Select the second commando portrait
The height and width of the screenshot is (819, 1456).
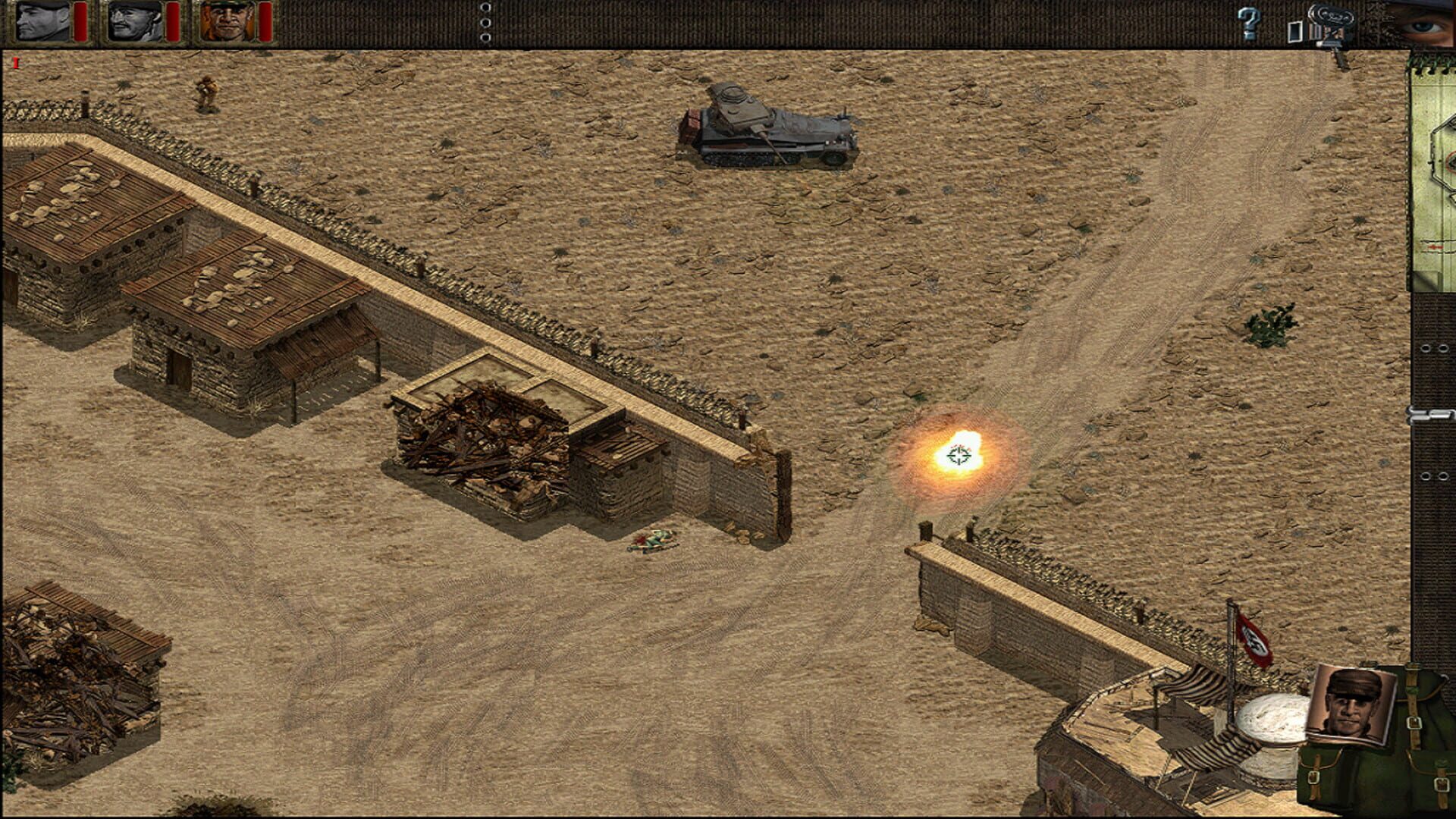136,23
